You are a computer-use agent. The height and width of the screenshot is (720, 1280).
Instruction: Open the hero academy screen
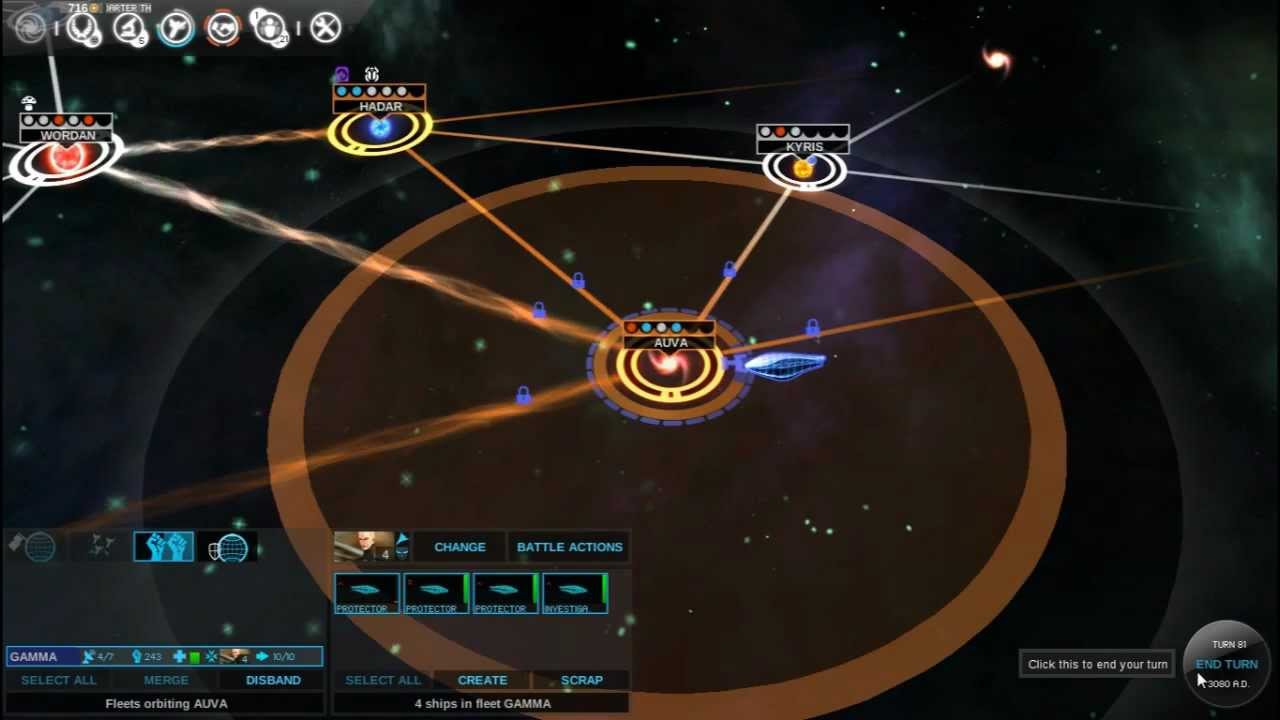pyautogui.click(x=270, y=28)
